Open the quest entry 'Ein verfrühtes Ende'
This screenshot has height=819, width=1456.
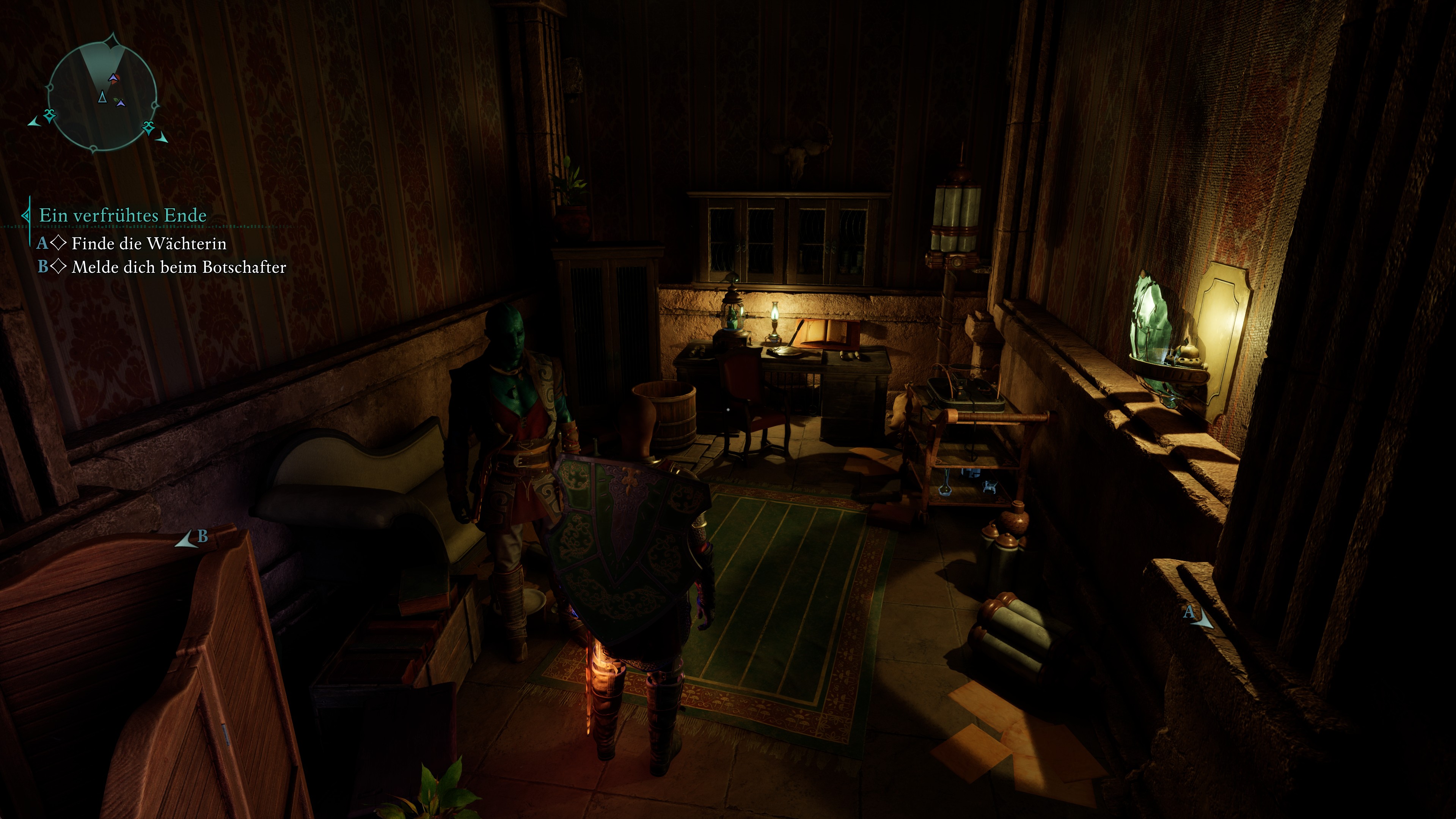[121, 215]
